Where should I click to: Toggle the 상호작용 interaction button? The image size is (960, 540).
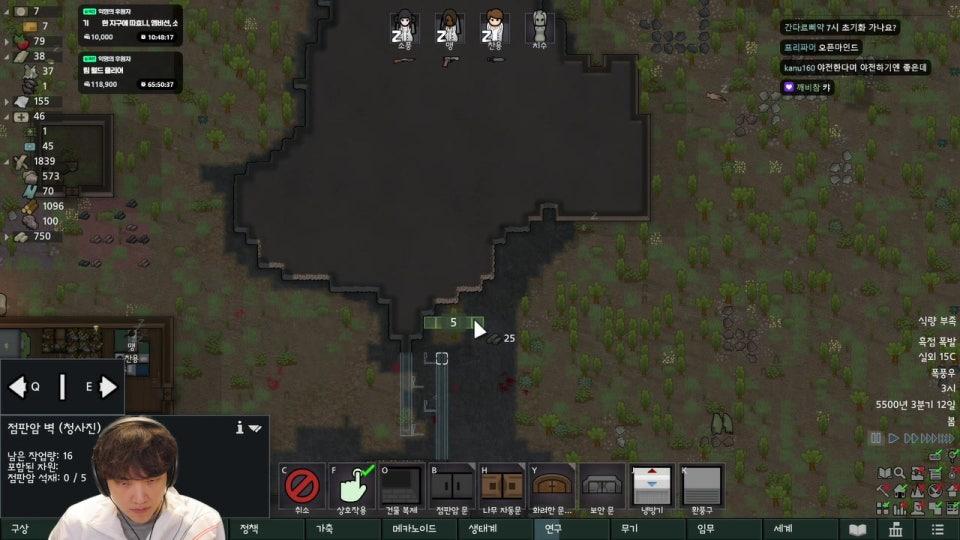(352, 488)
